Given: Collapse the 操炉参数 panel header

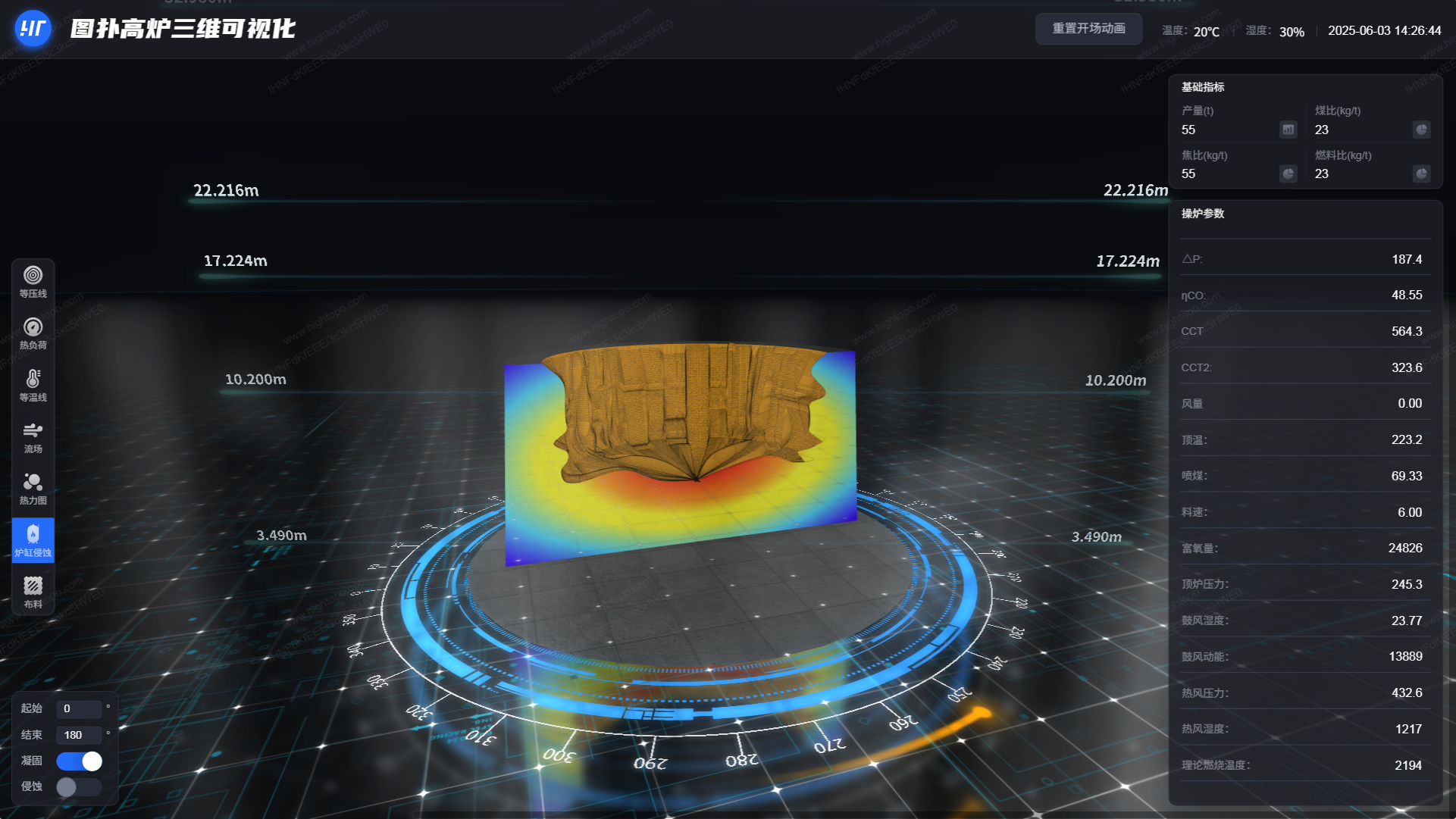Looking at the screenshot, I should 1202,214.
